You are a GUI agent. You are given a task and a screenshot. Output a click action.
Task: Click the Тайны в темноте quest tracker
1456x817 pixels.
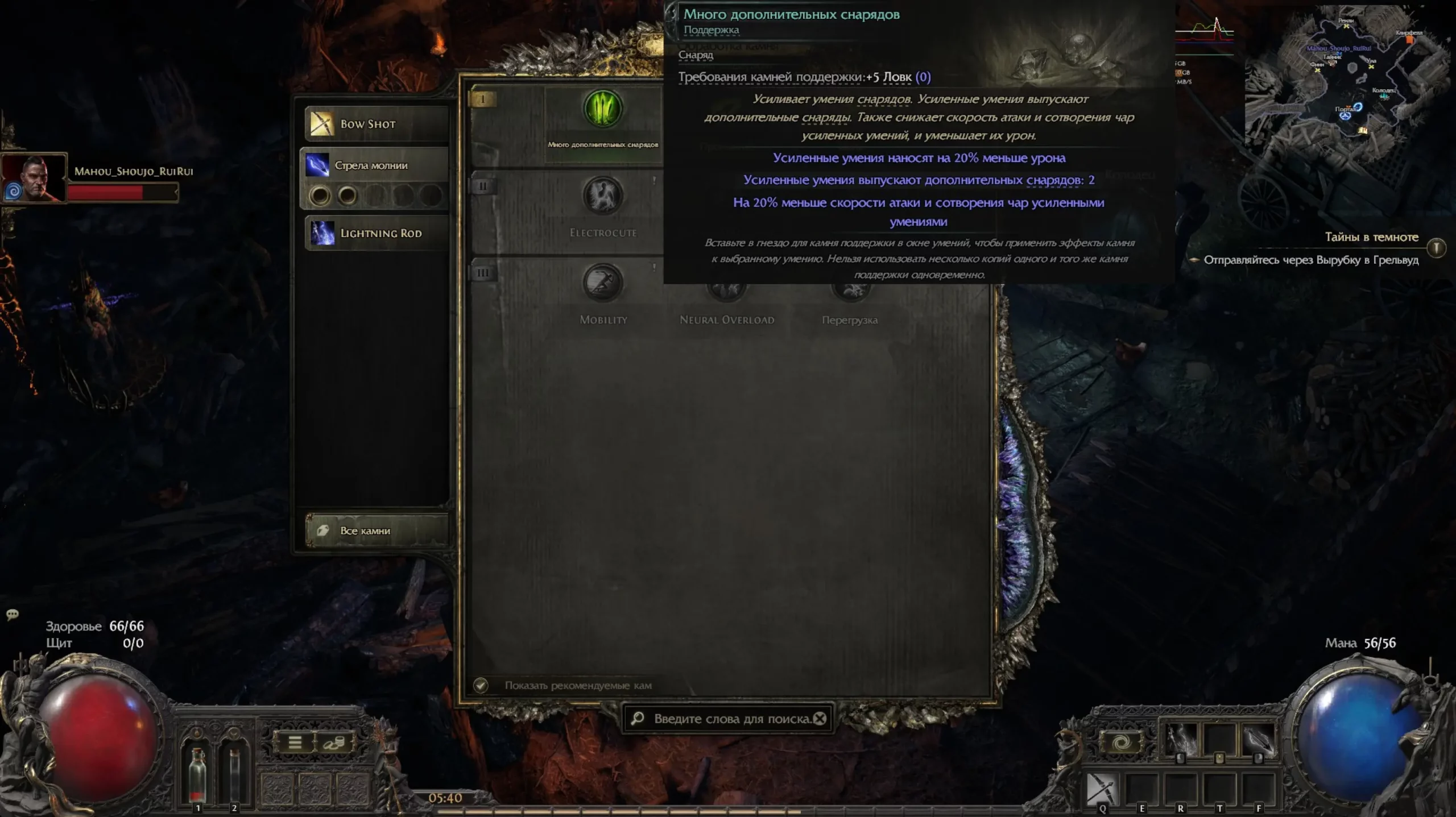pos(1371,237)
